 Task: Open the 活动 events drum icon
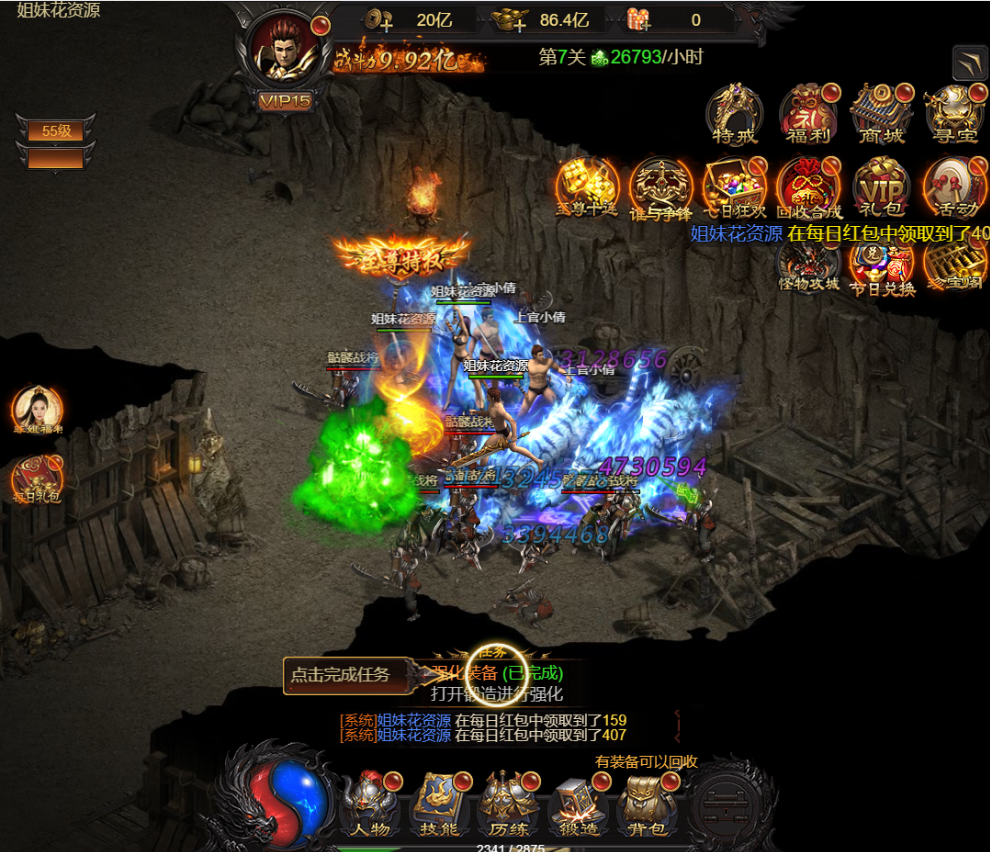pyautogui.click(x=953, y=187)
